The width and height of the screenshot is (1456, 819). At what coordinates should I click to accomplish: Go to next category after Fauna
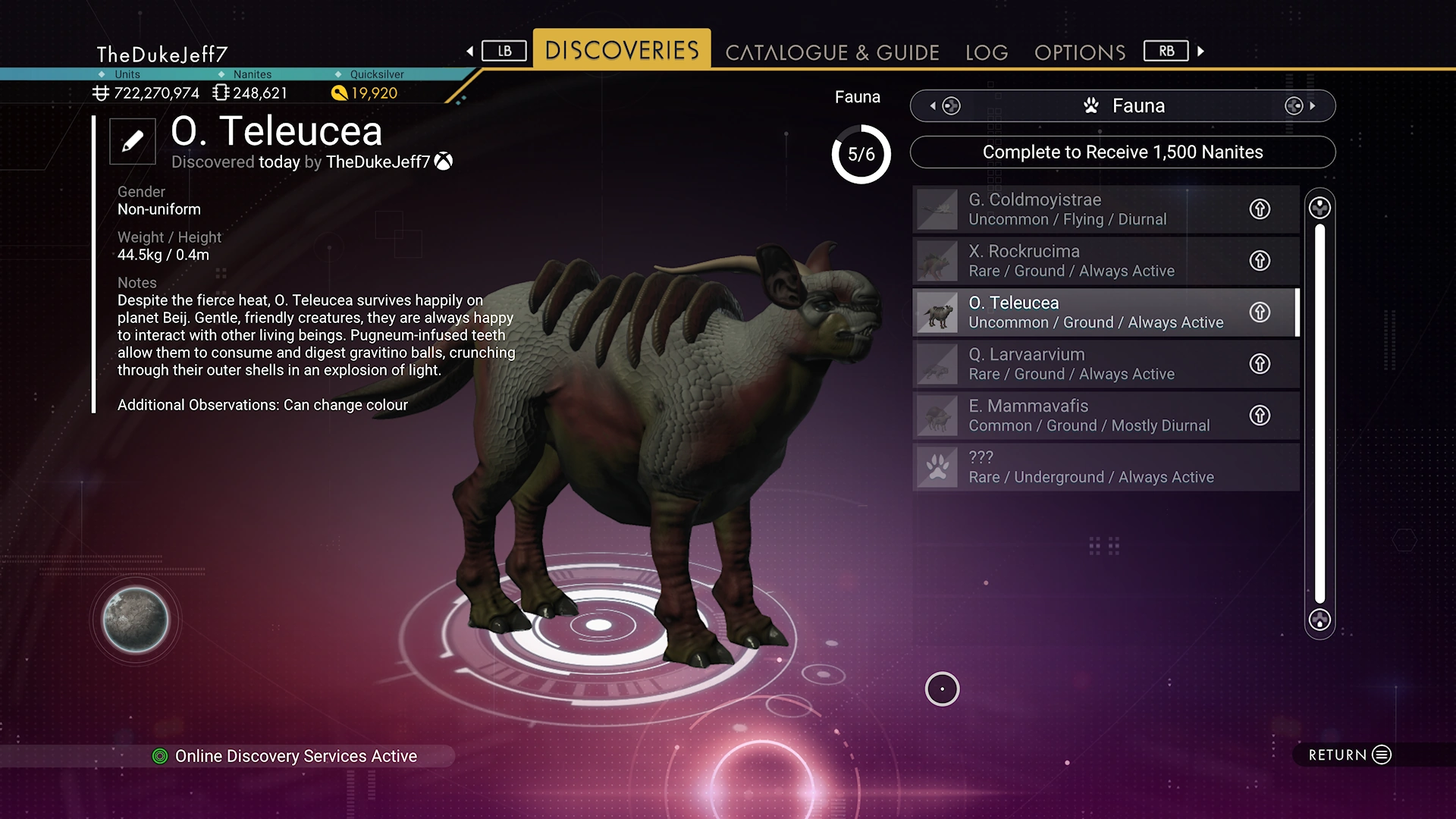point(1300,106)
